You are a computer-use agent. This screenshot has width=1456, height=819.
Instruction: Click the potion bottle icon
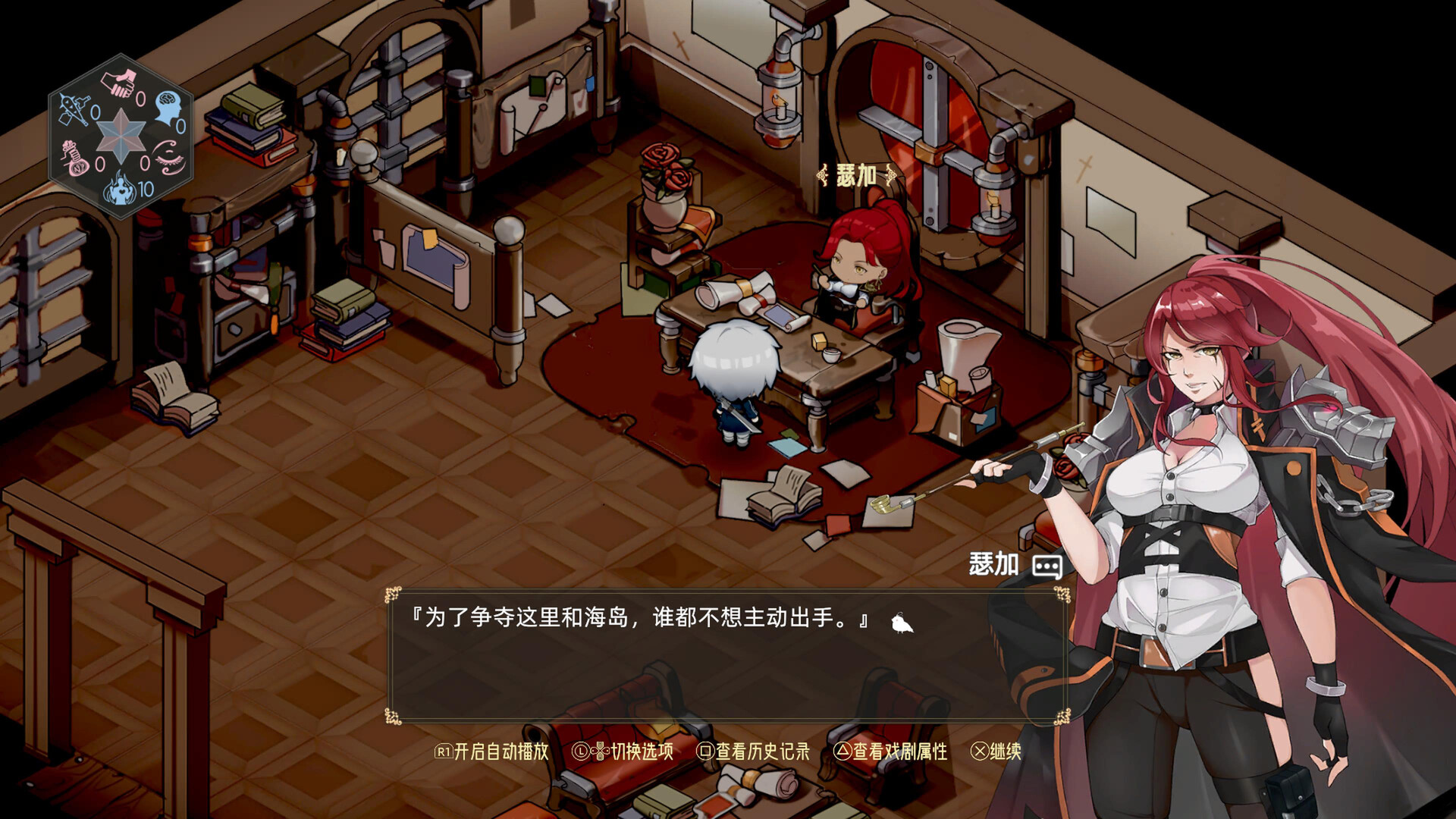click(x=74, y=158)
